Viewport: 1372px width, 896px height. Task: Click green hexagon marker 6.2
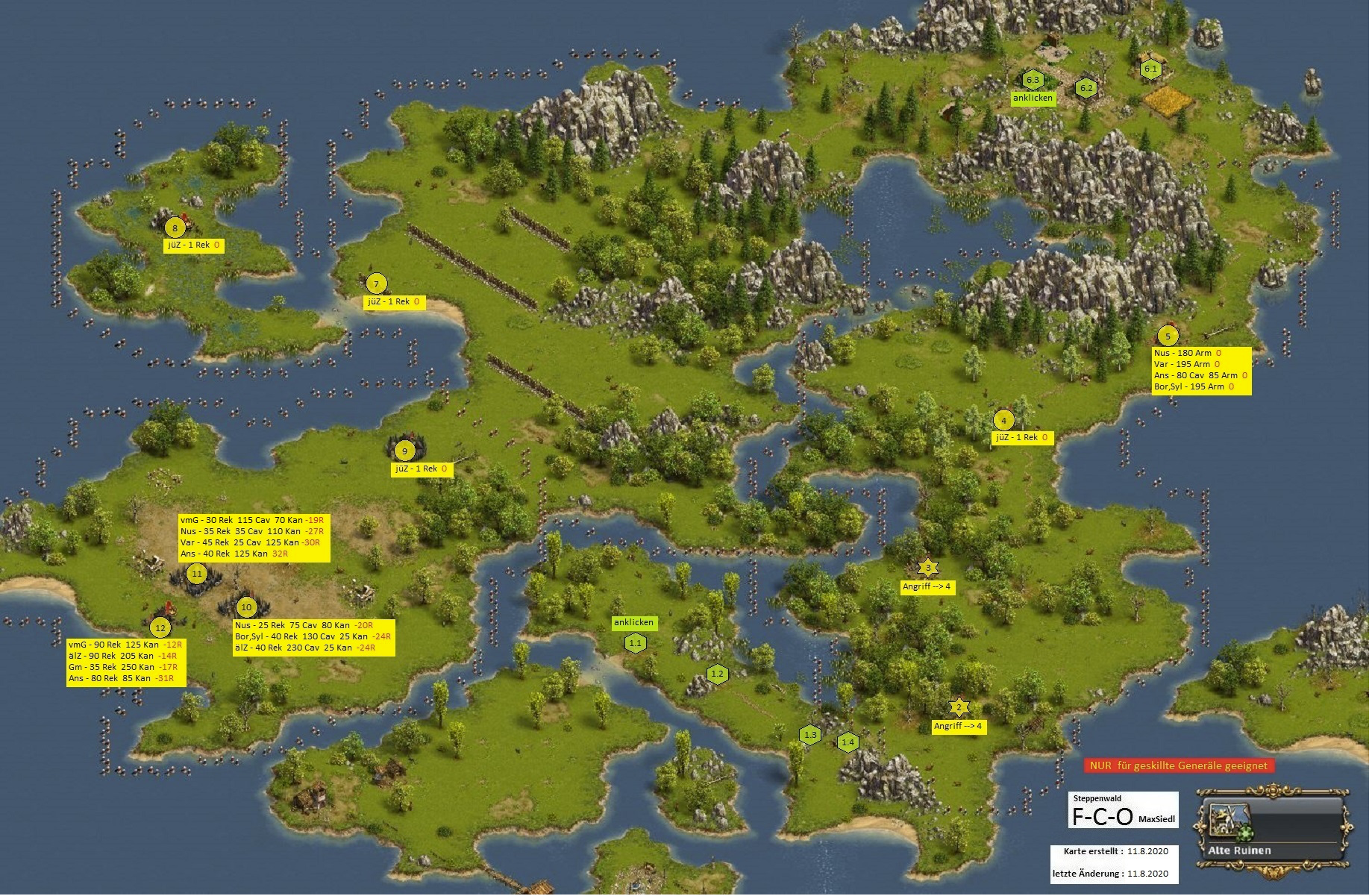(1086, 88)
